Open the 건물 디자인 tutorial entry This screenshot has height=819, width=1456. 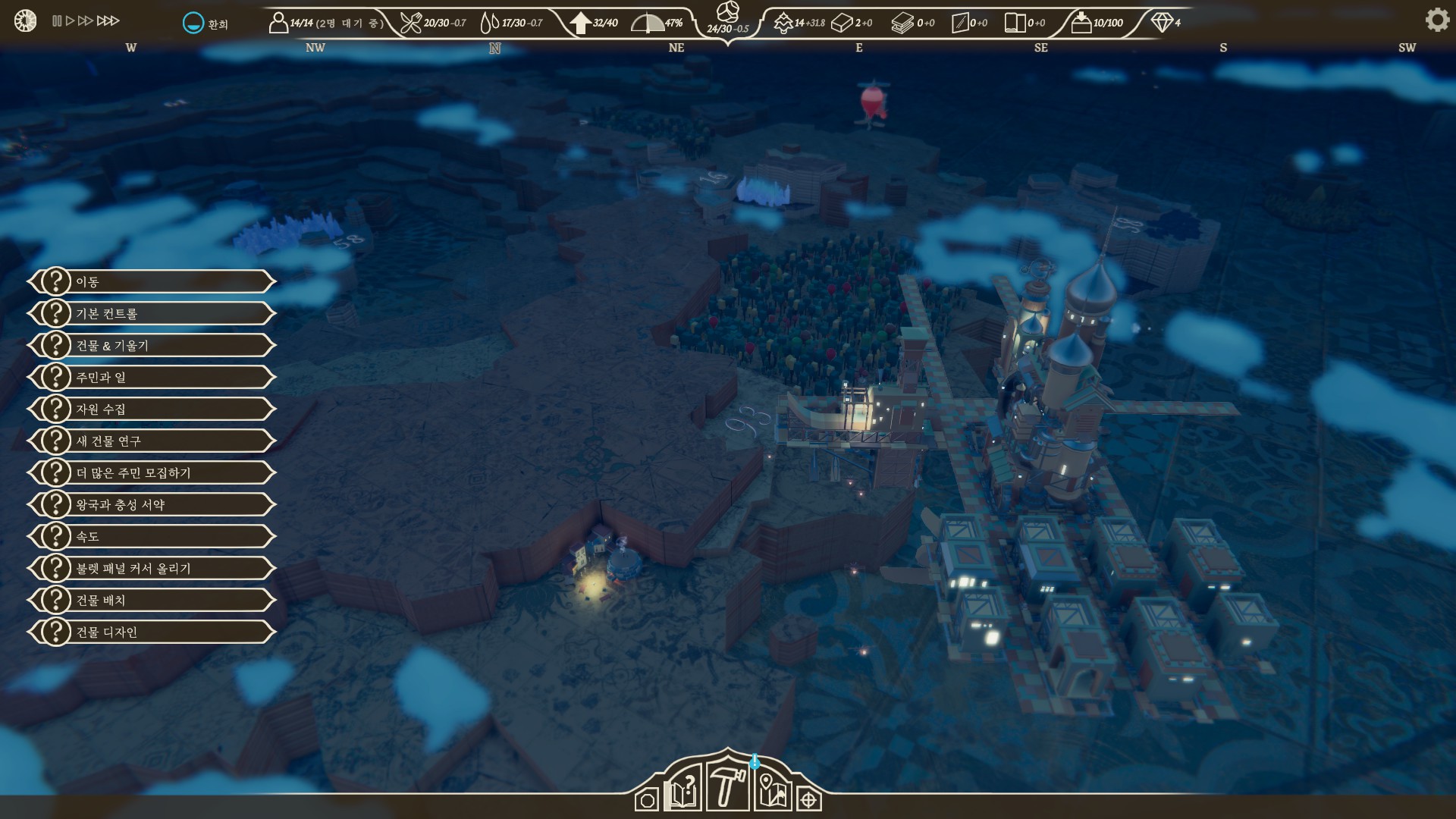point(152,632)
